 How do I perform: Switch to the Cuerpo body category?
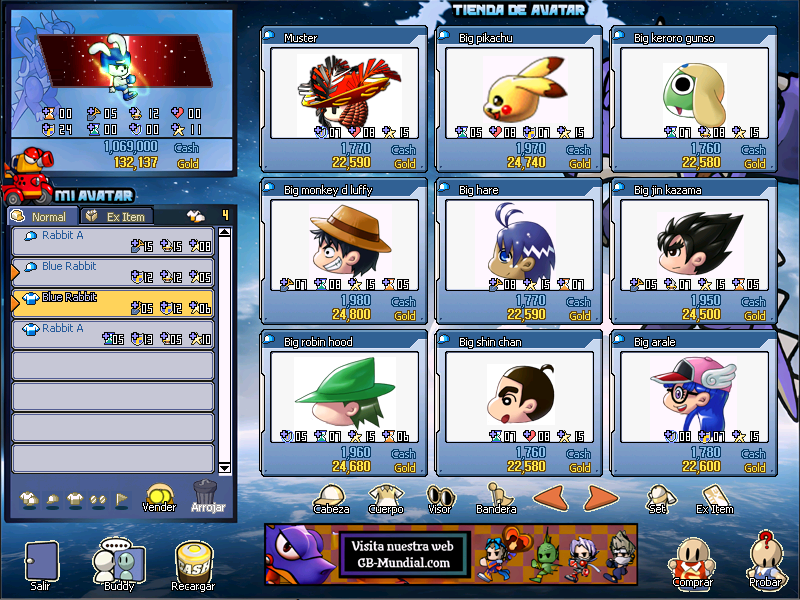(x=385, y=498)
